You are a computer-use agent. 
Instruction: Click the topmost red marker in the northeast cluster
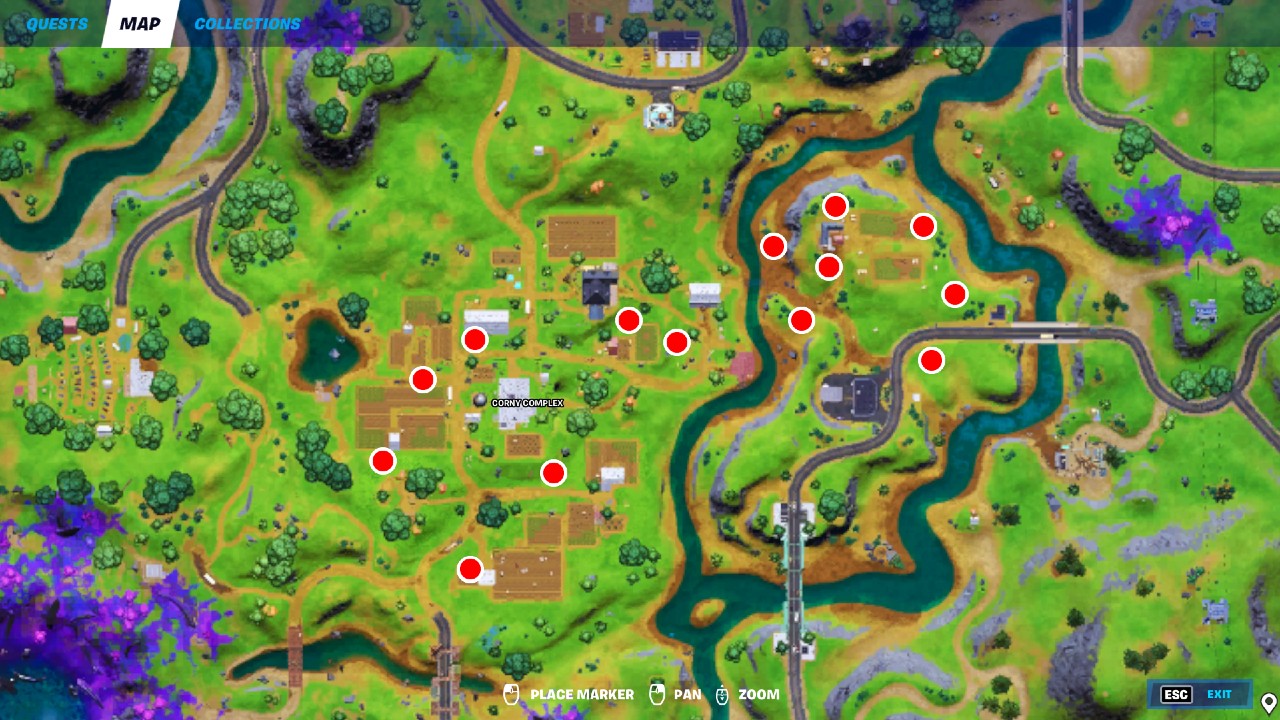click(x=835, y=206)
